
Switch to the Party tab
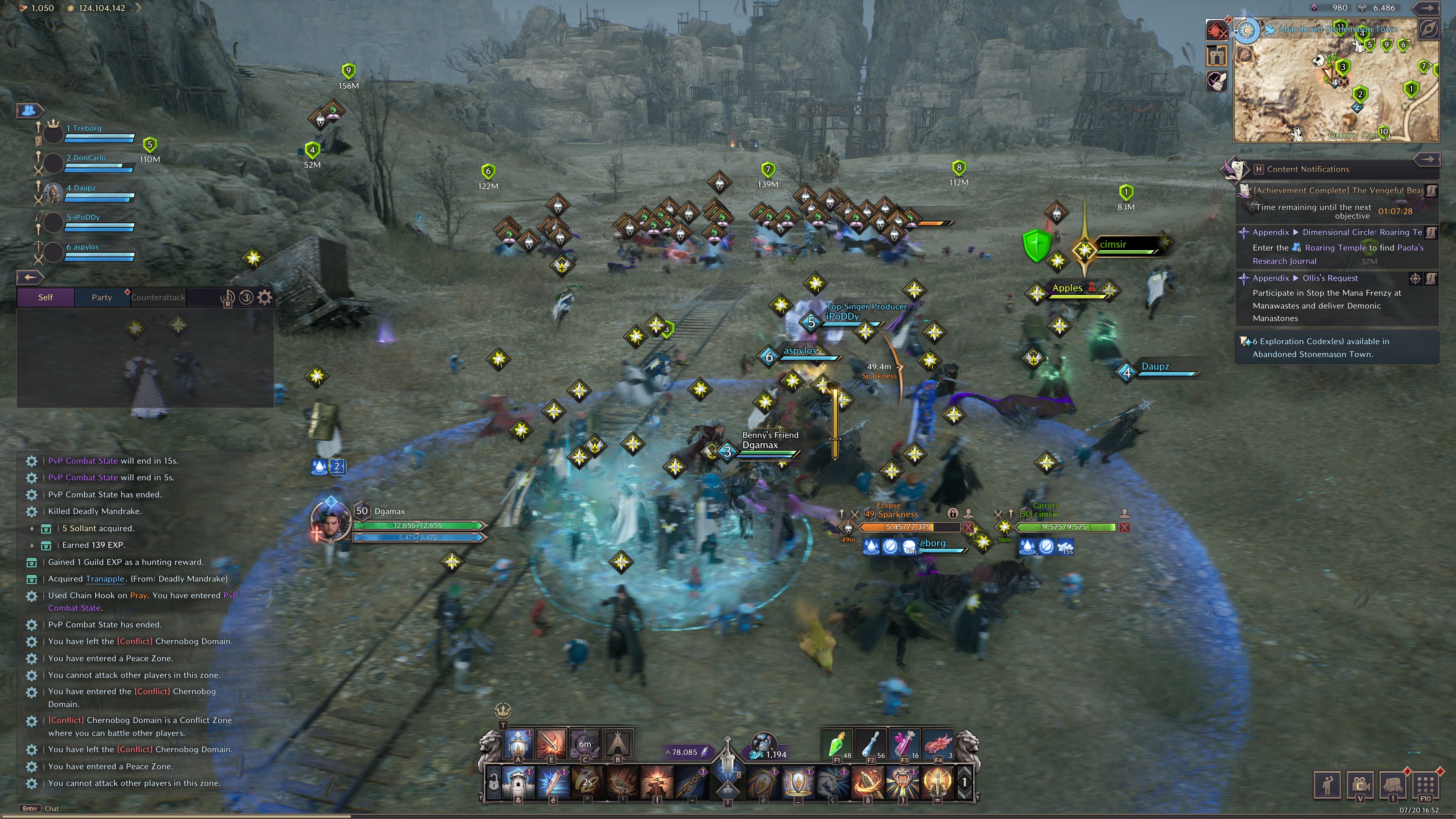[102, 297]
